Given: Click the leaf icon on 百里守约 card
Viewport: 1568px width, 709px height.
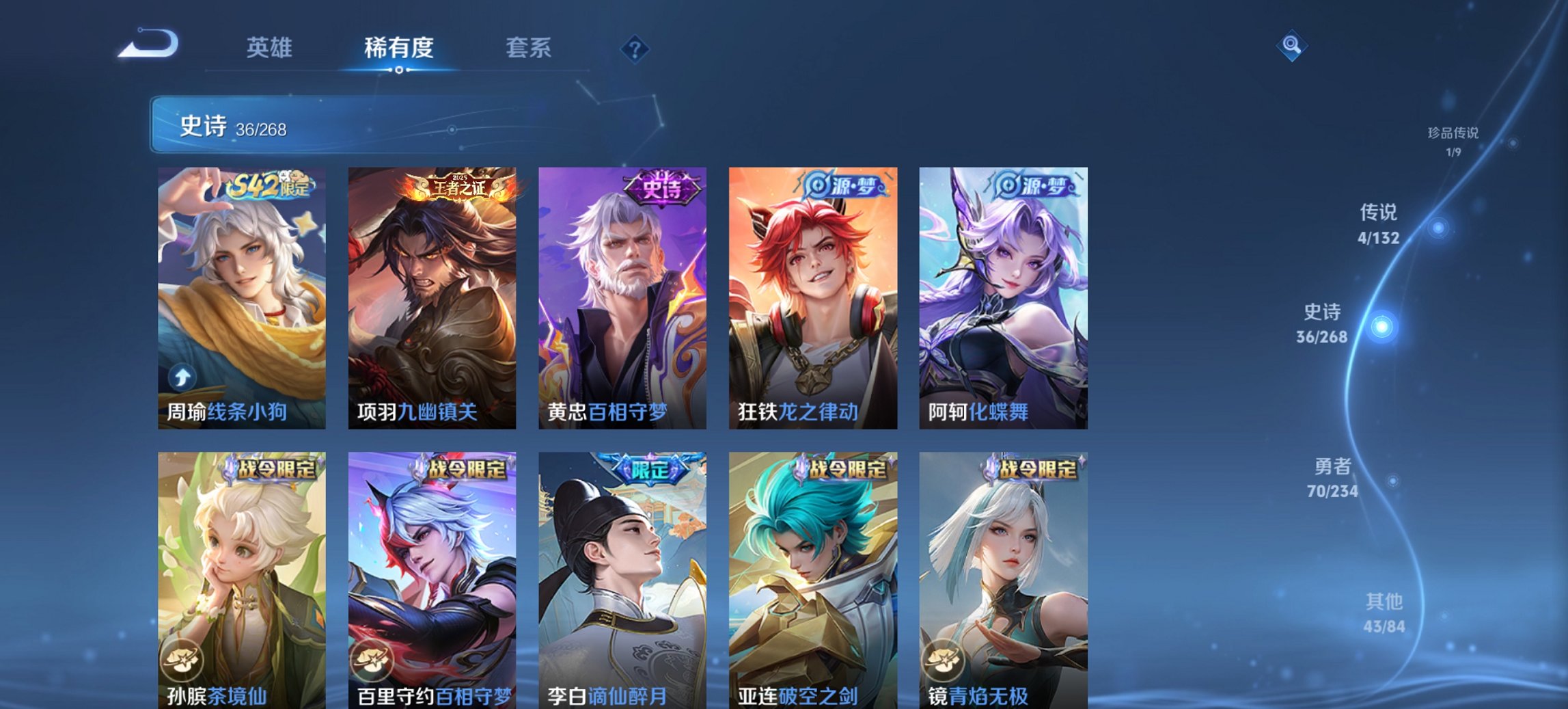Looking at the screenshot, I should [x=372, y=660].
